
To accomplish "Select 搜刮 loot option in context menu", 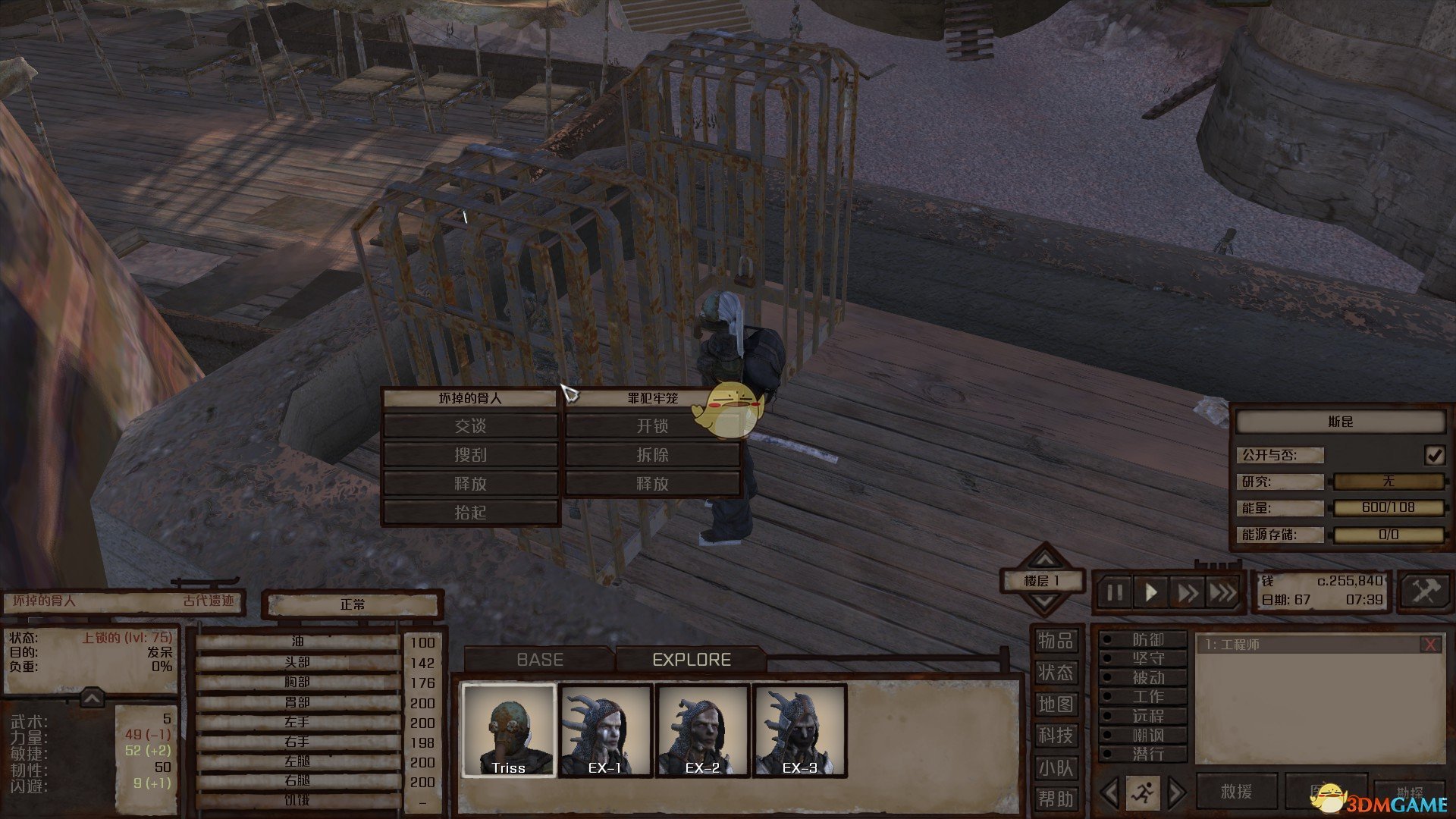I will pyautogui.click(x=470, y=455).
